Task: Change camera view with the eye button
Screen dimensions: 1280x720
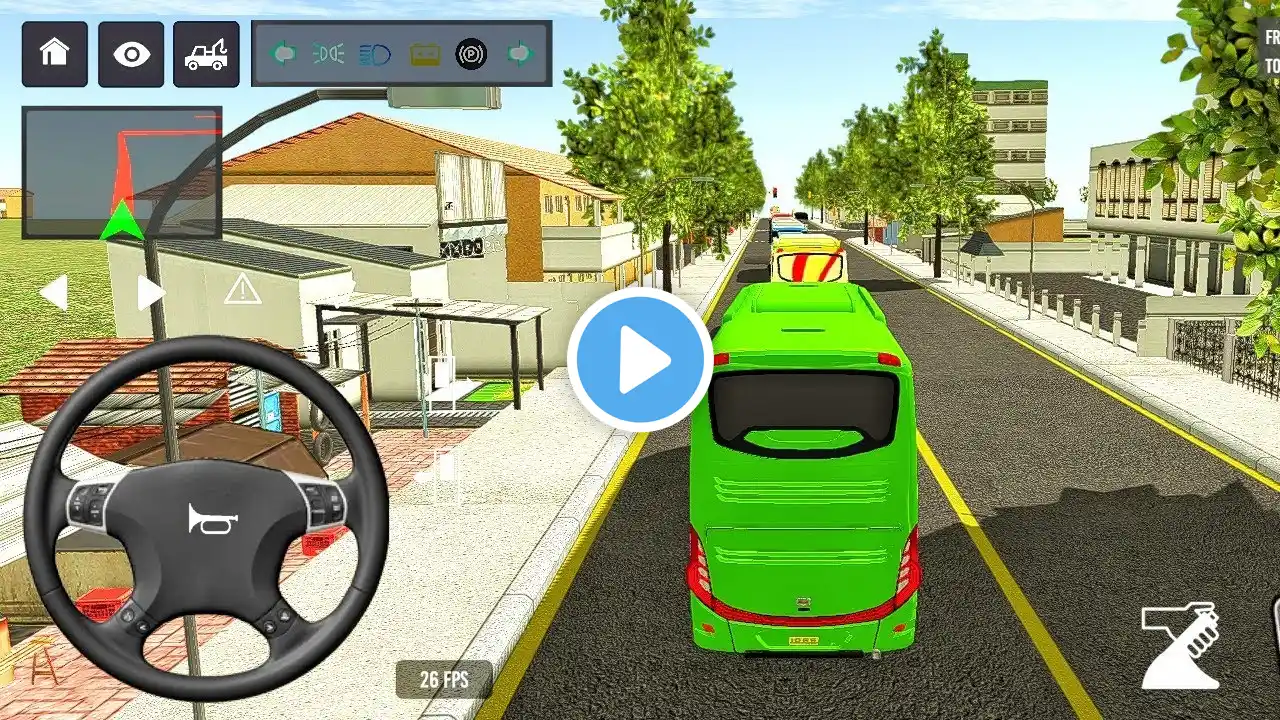Action: coord(131,54)
